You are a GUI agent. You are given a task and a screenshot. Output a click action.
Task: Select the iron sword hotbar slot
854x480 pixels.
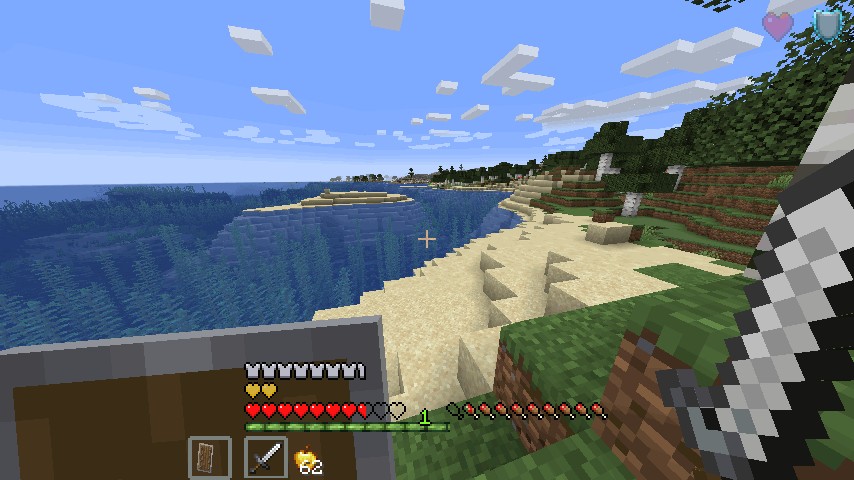(x=265, y=459)
